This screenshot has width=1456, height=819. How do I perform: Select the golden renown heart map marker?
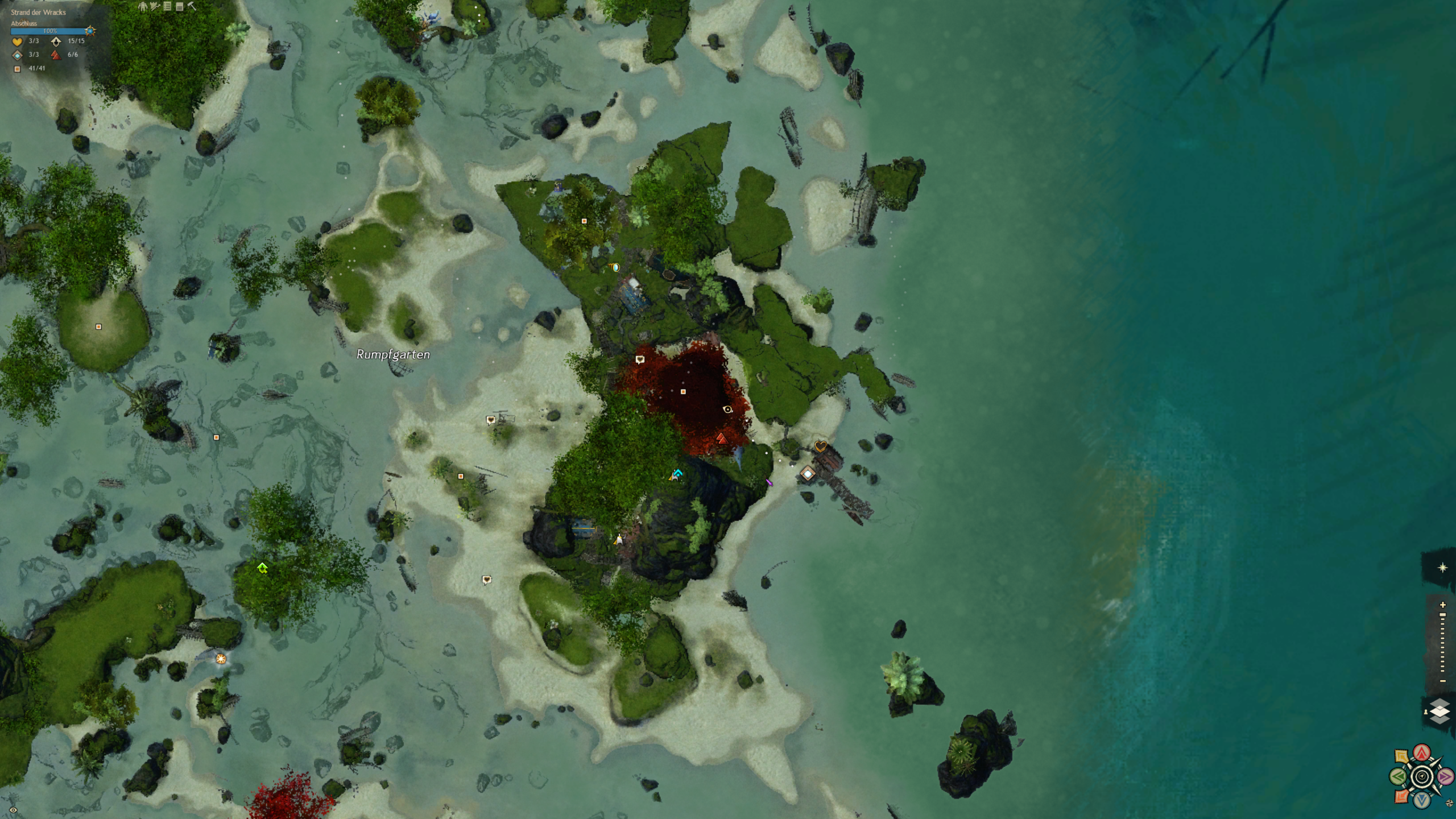pyautogui.click(x=820, y=446)
